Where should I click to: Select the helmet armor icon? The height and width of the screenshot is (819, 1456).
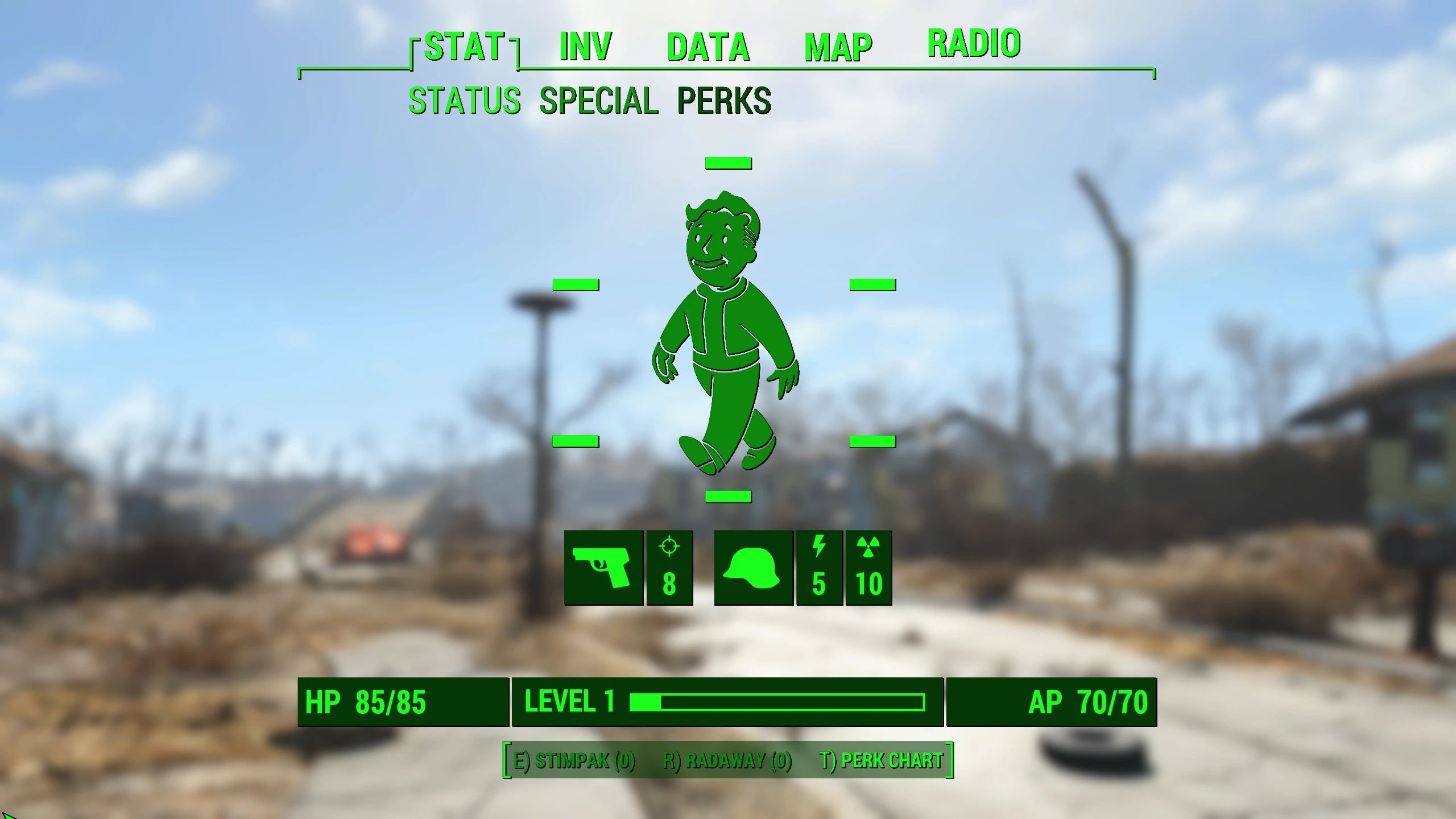[x=752, y=569]
